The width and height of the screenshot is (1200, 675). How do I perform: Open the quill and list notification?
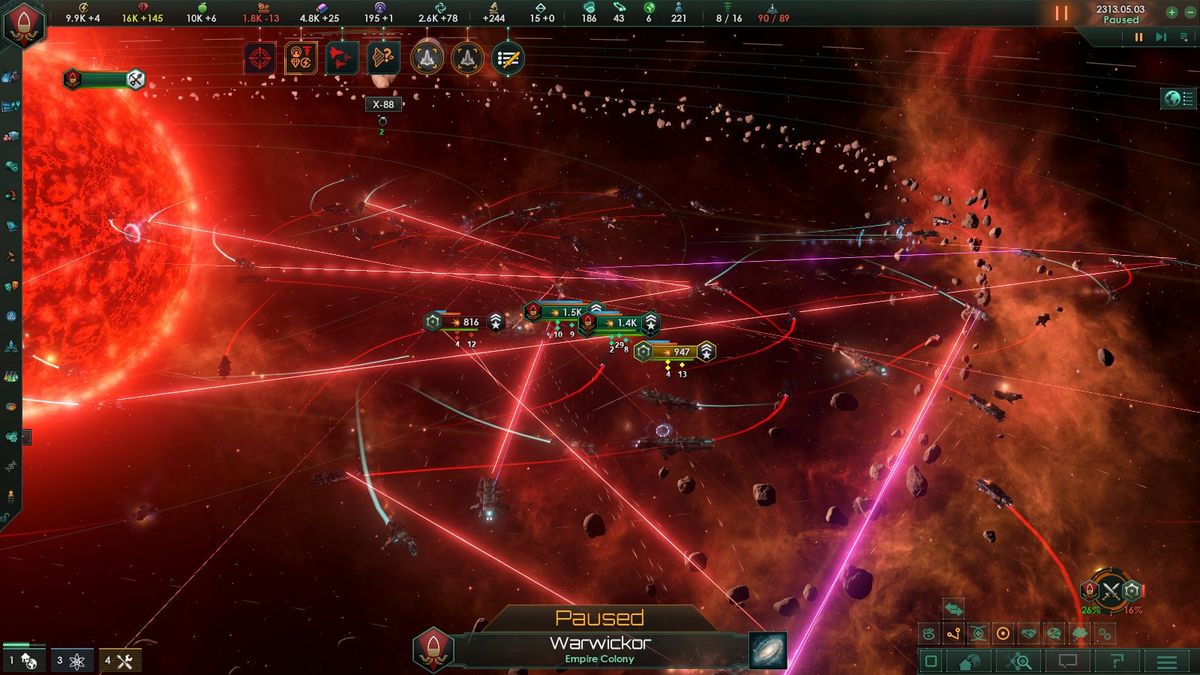coord(508,58)
